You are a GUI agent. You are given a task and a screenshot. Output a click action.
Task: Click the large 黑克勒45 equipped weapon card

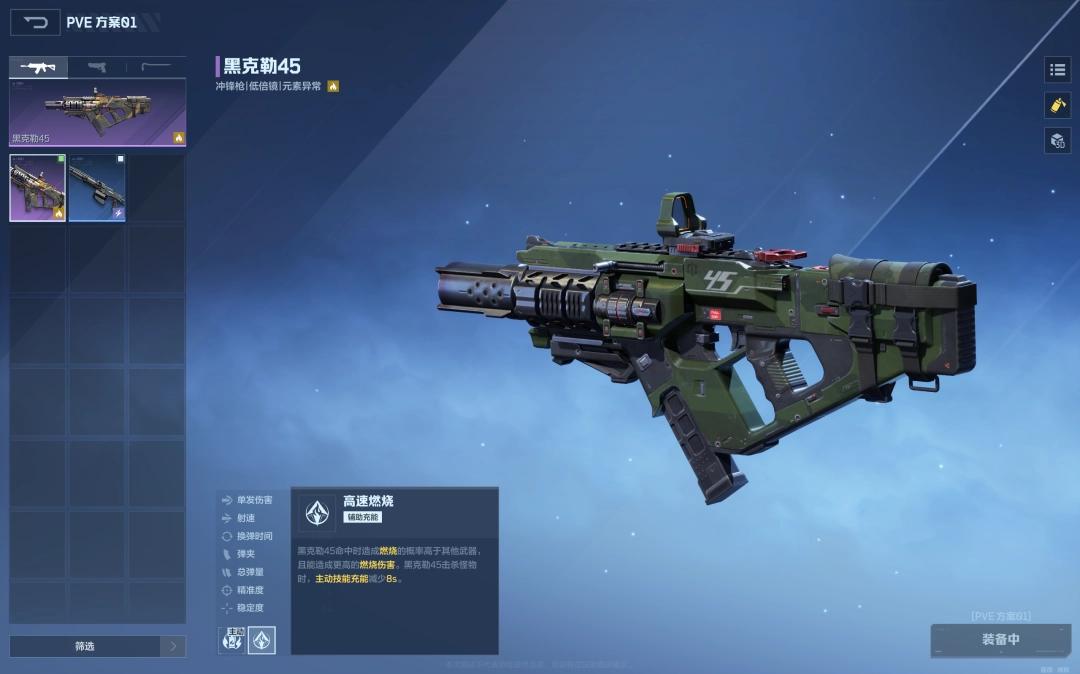click(x=97, y=113)
